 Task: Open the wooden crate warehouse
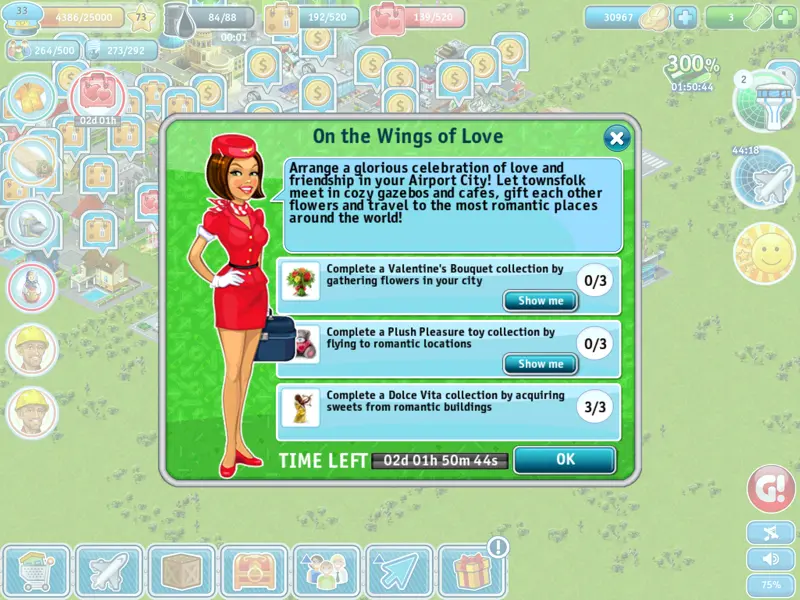(181, 572)
